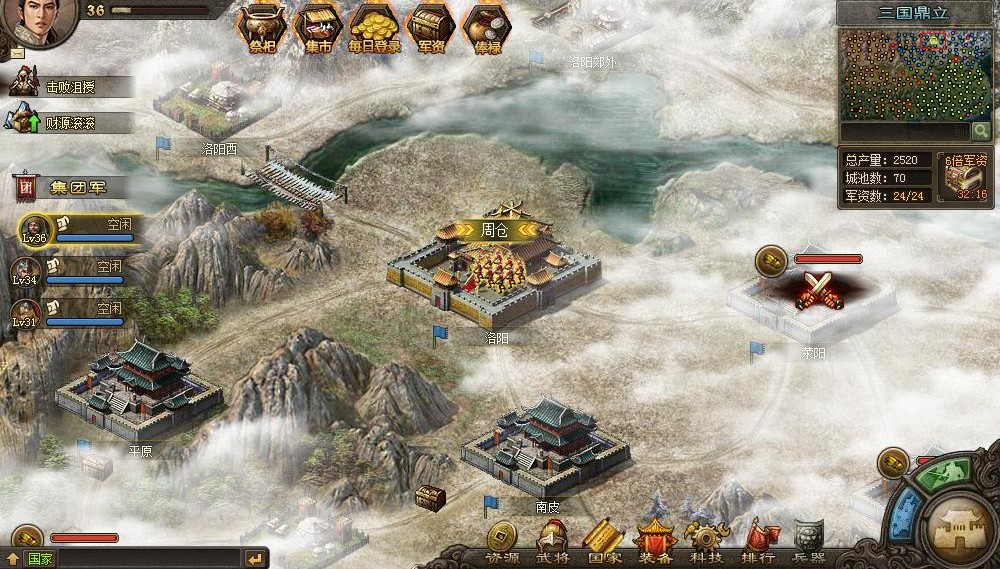1000x569 pixels.
Task: Collect salary via the 俸禄 icon
Action: (487, 28)
